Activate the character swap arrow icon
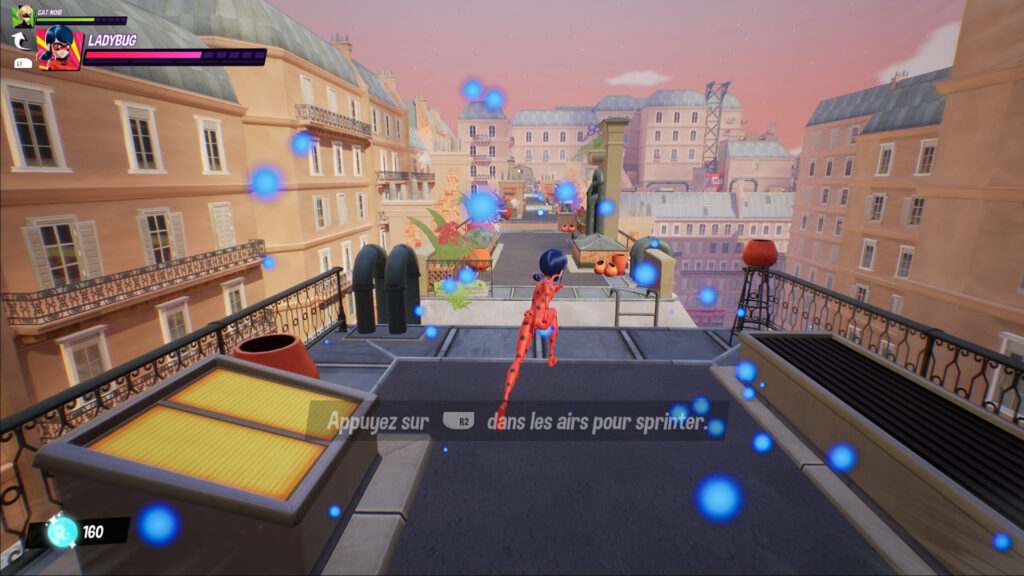 tap(21, 41)
